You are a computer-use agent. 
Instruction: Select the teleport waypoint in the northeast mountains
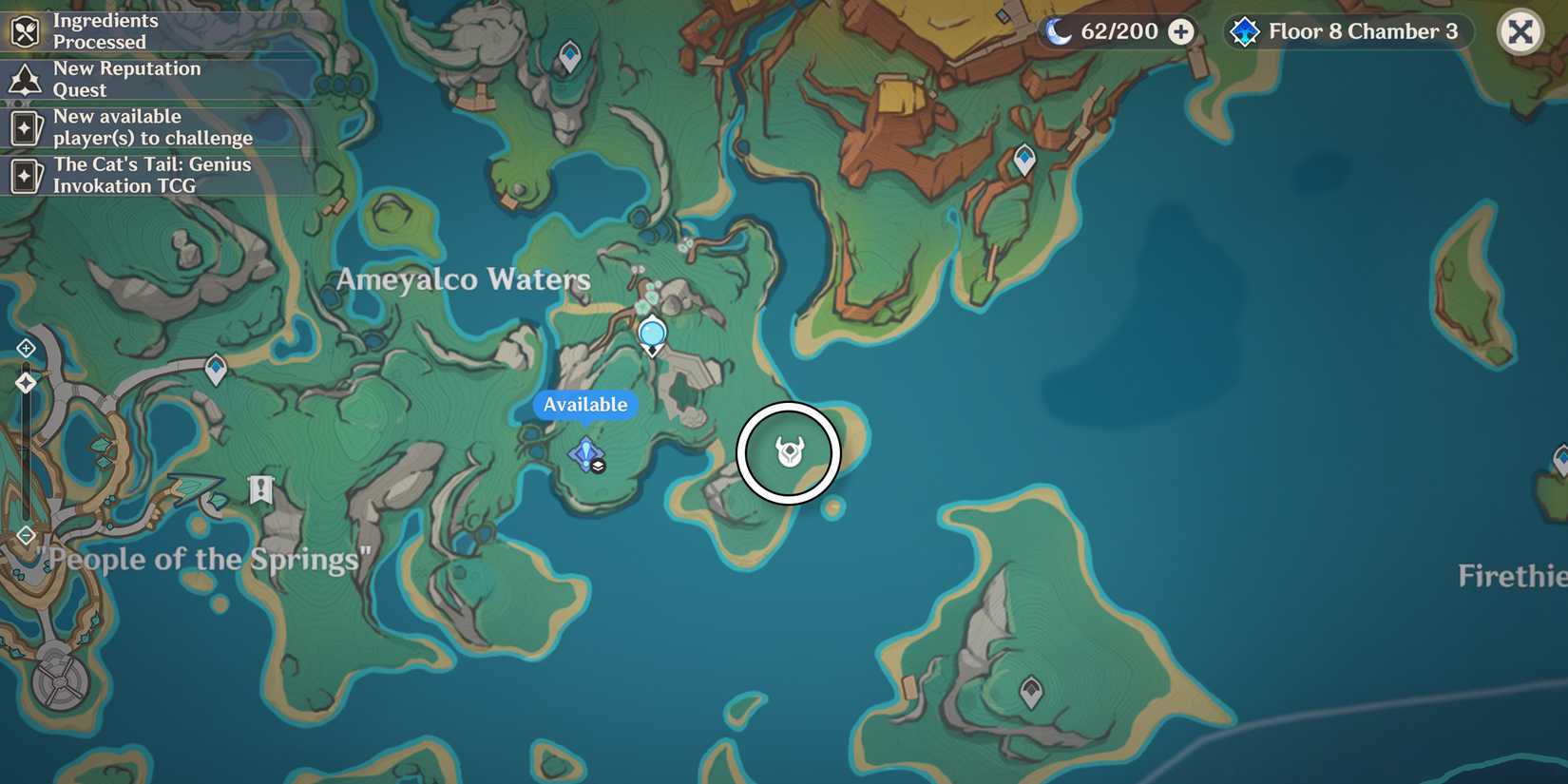click(1023, 160)
